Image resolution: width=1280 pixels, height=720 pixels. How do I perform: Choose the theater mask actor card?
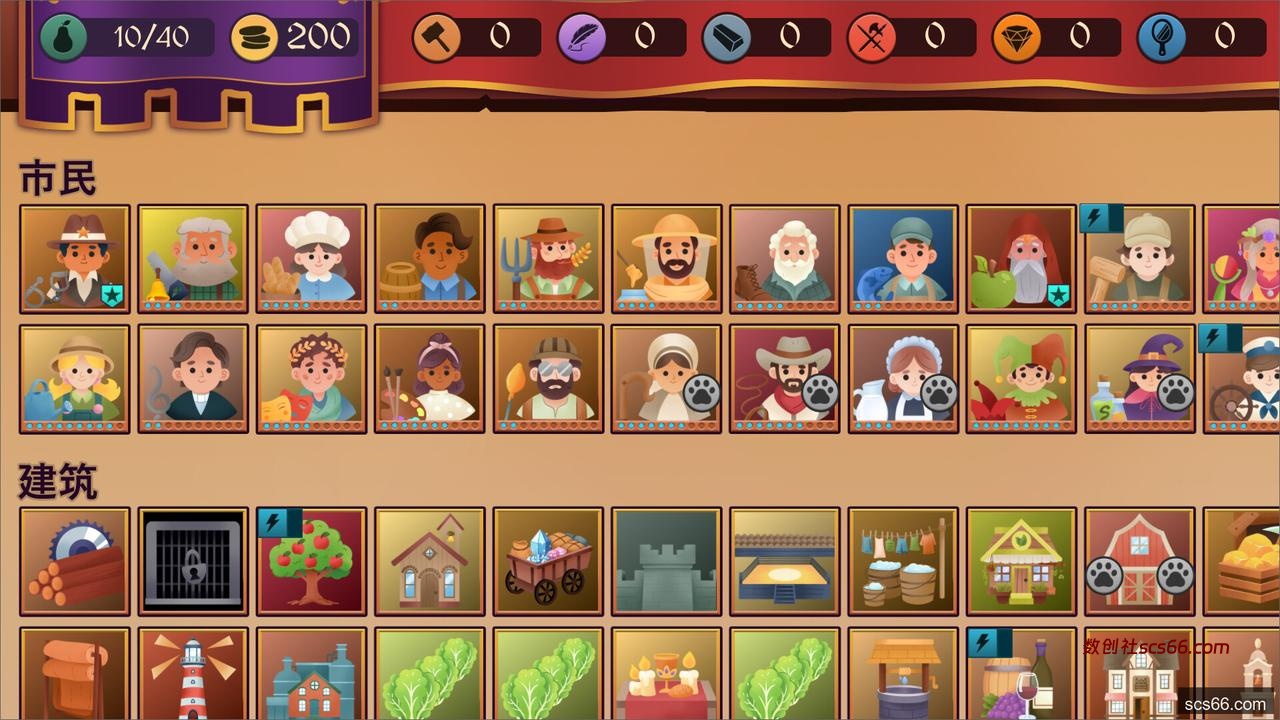(x=311, y=379)
